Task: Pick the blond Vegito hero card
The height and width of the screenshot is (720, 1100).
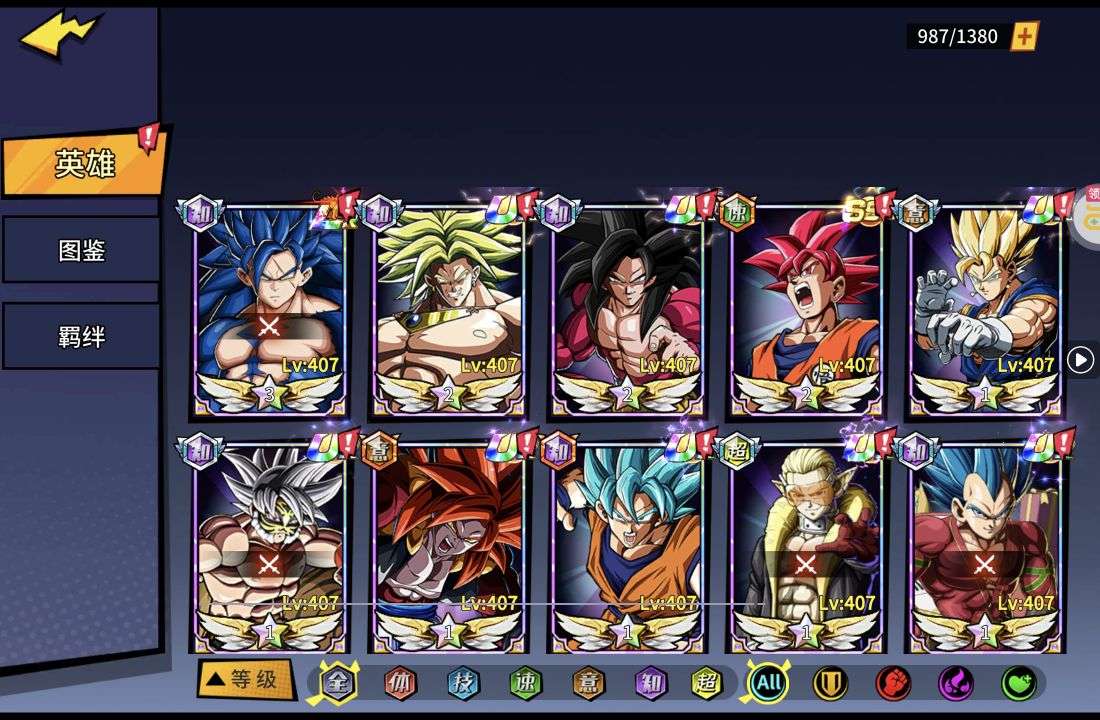Action: point(985,310)
